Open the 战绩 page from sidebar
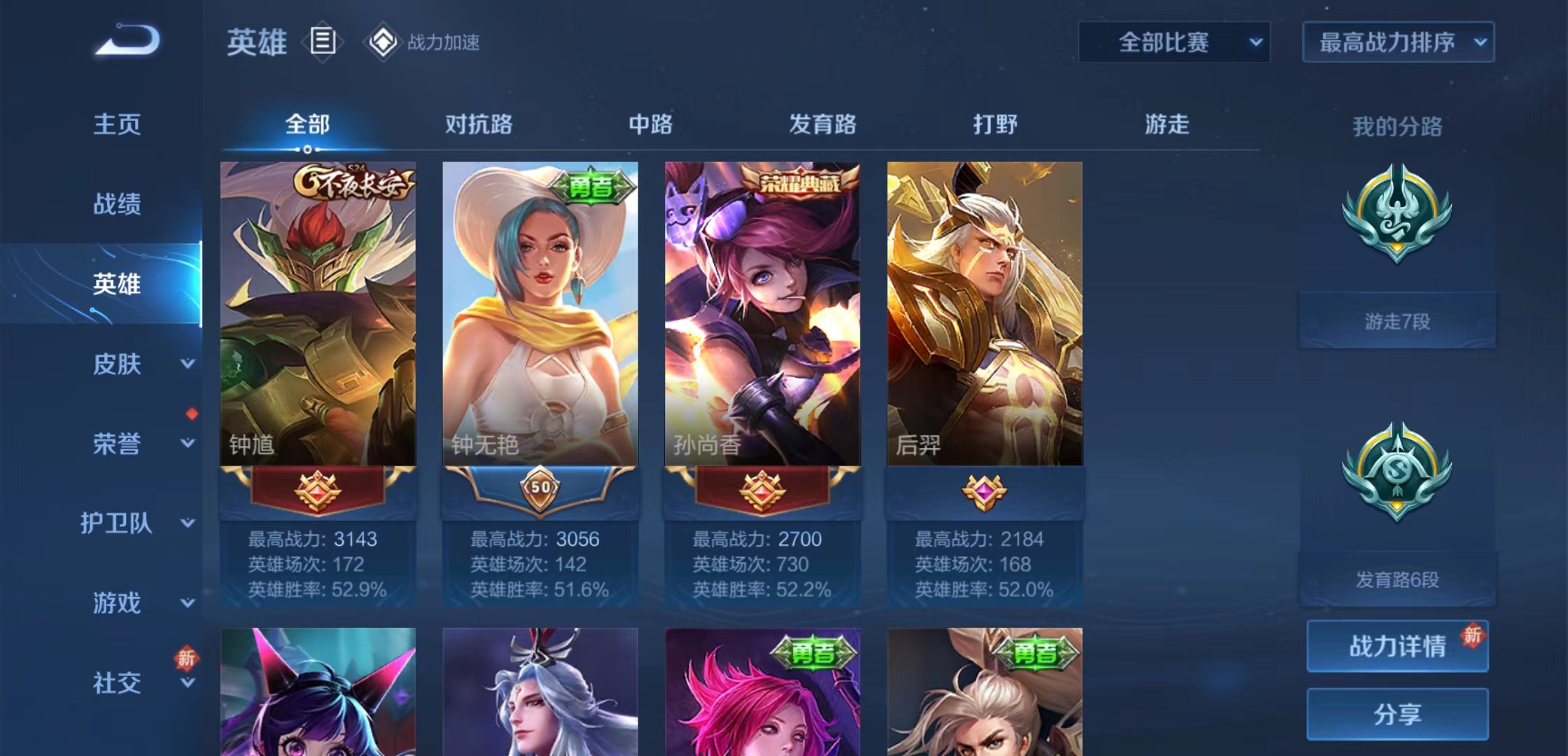The image size is (1568, 756). click(118, 204)
